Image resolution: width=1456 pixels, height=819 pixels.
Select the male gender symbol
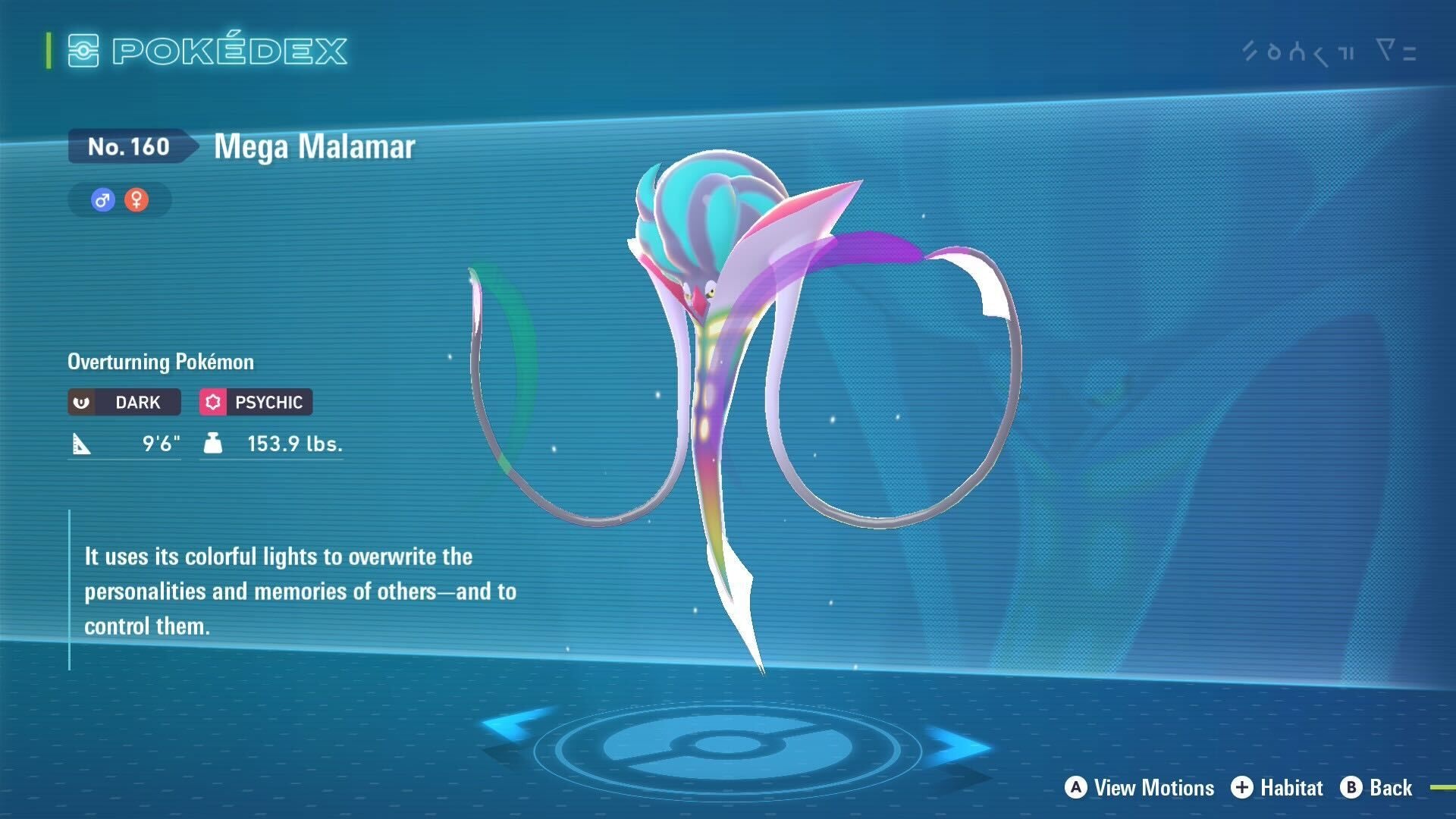102,200
